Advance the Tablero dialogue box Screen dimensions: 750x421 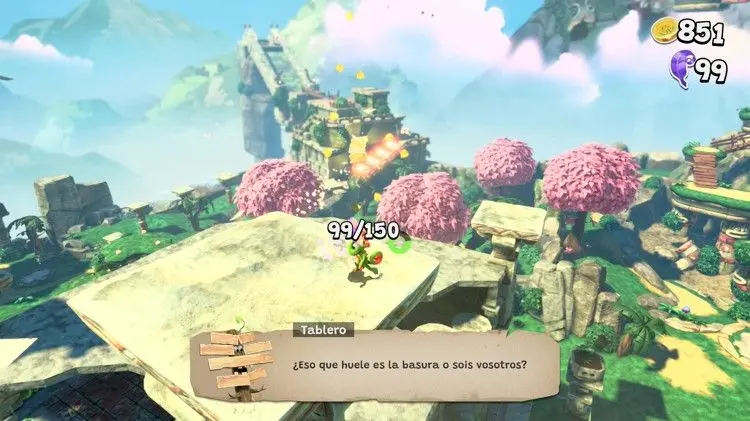[410, 365]
